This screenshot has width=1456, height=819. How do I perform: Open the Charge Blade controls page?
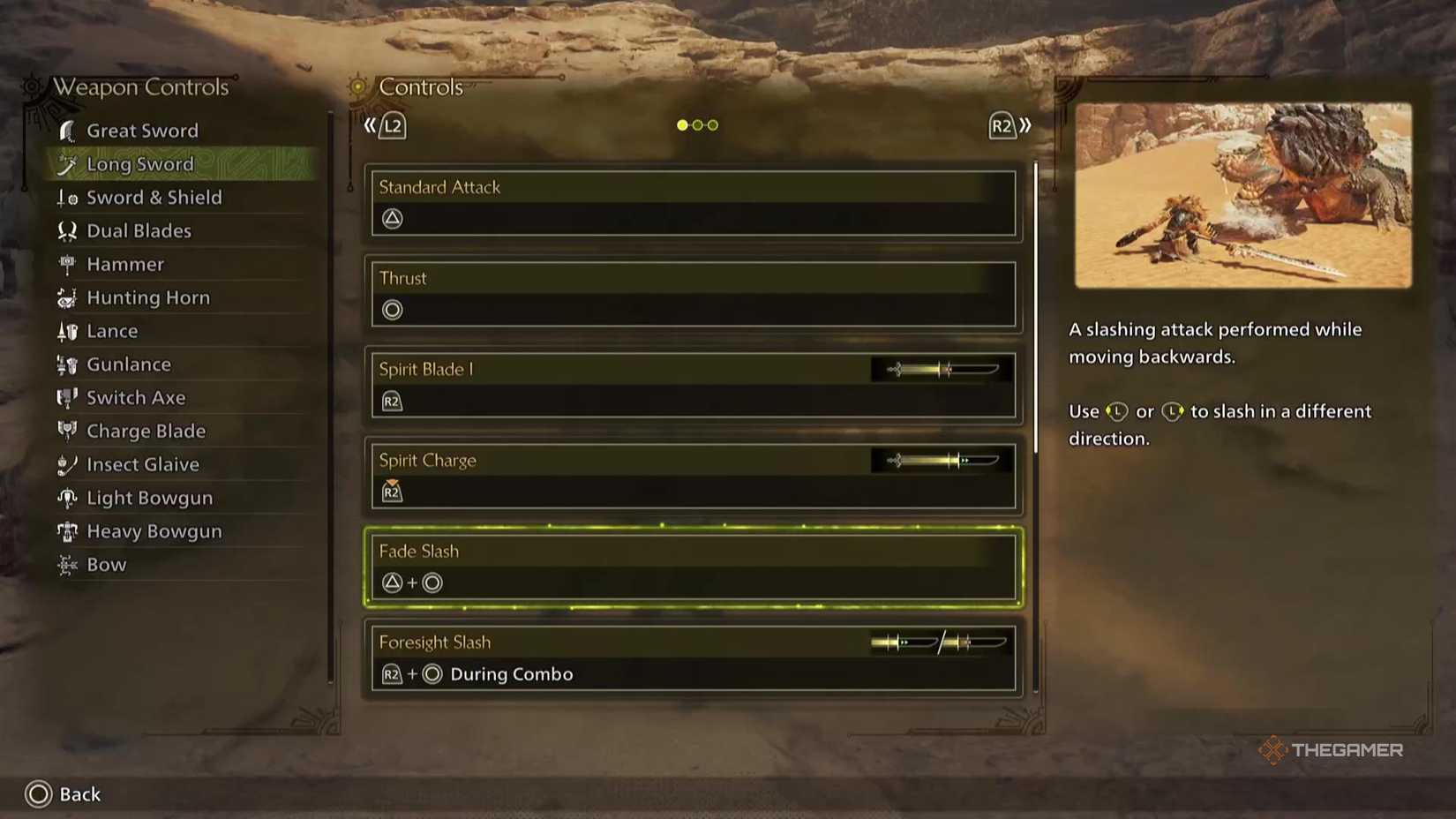point(145,431)
